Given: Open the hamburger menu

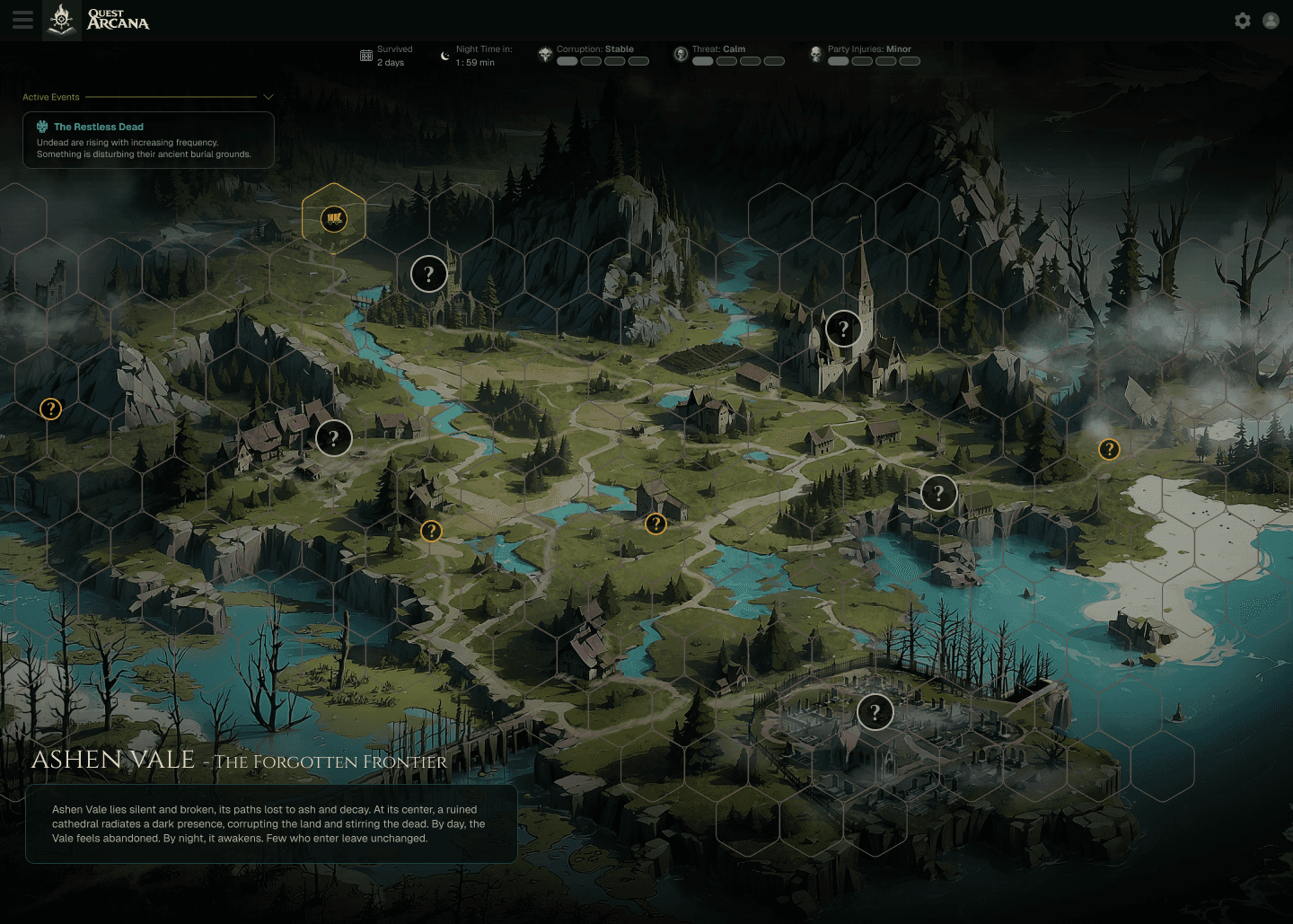Looking at the screenshot, I should 22,20.
